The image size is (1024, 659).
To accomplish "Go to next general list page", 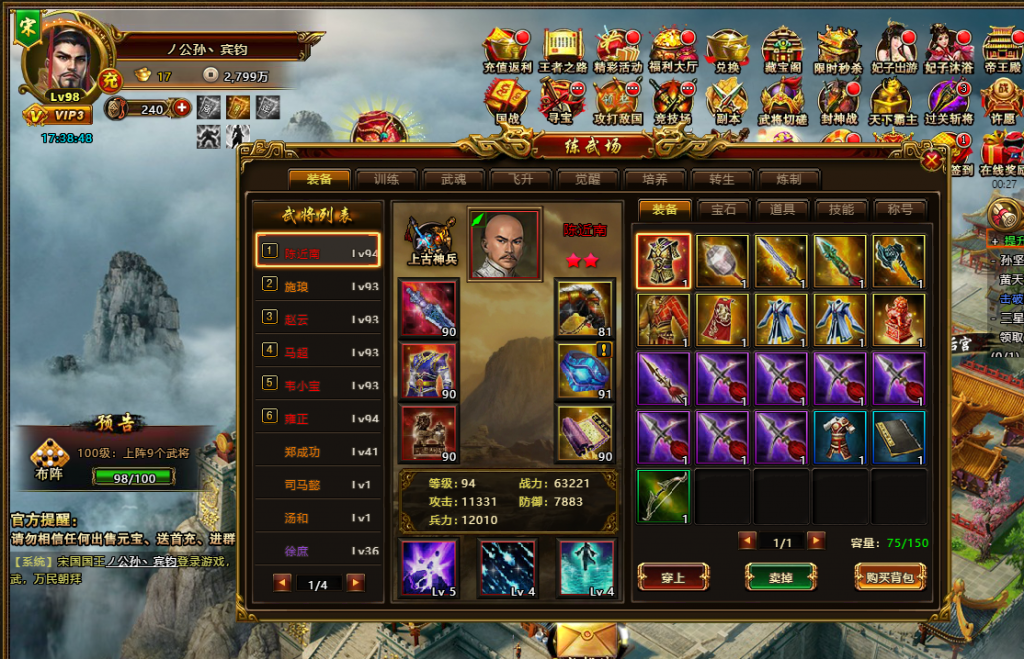I will (x=355, y=583).
